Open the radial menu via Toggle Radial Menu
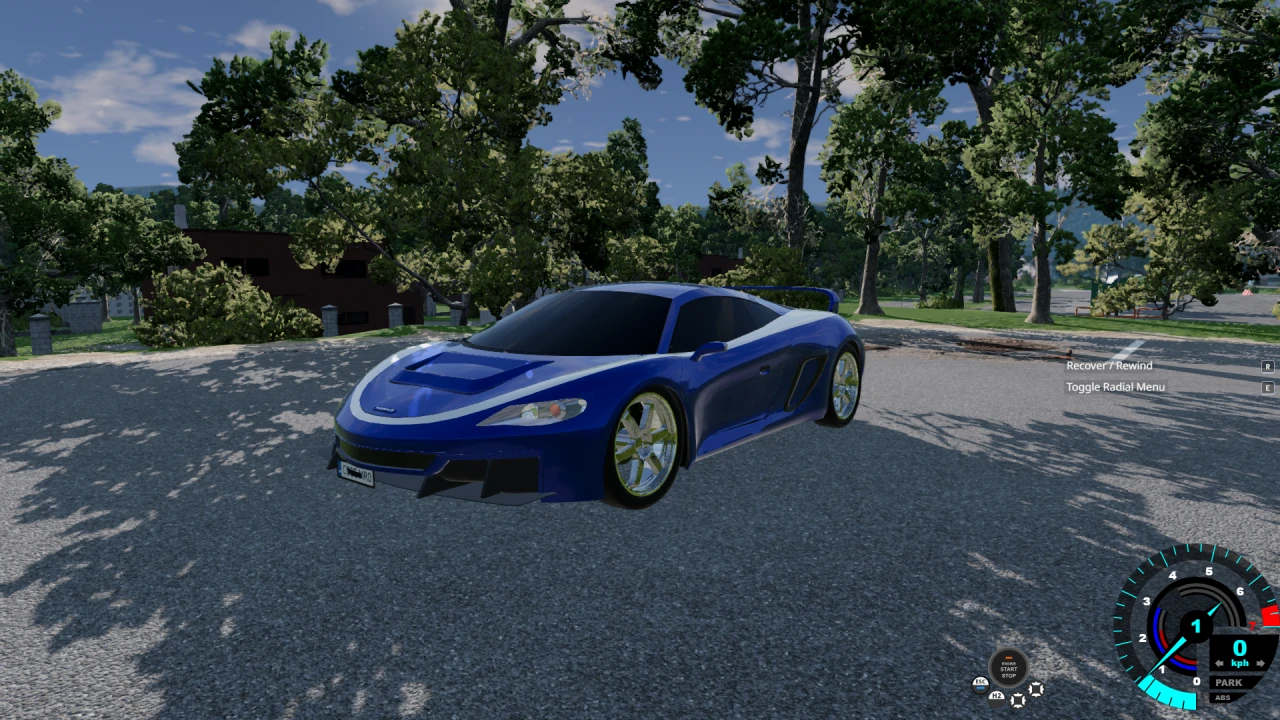1280x720 pixels. tap(1116, 387)
